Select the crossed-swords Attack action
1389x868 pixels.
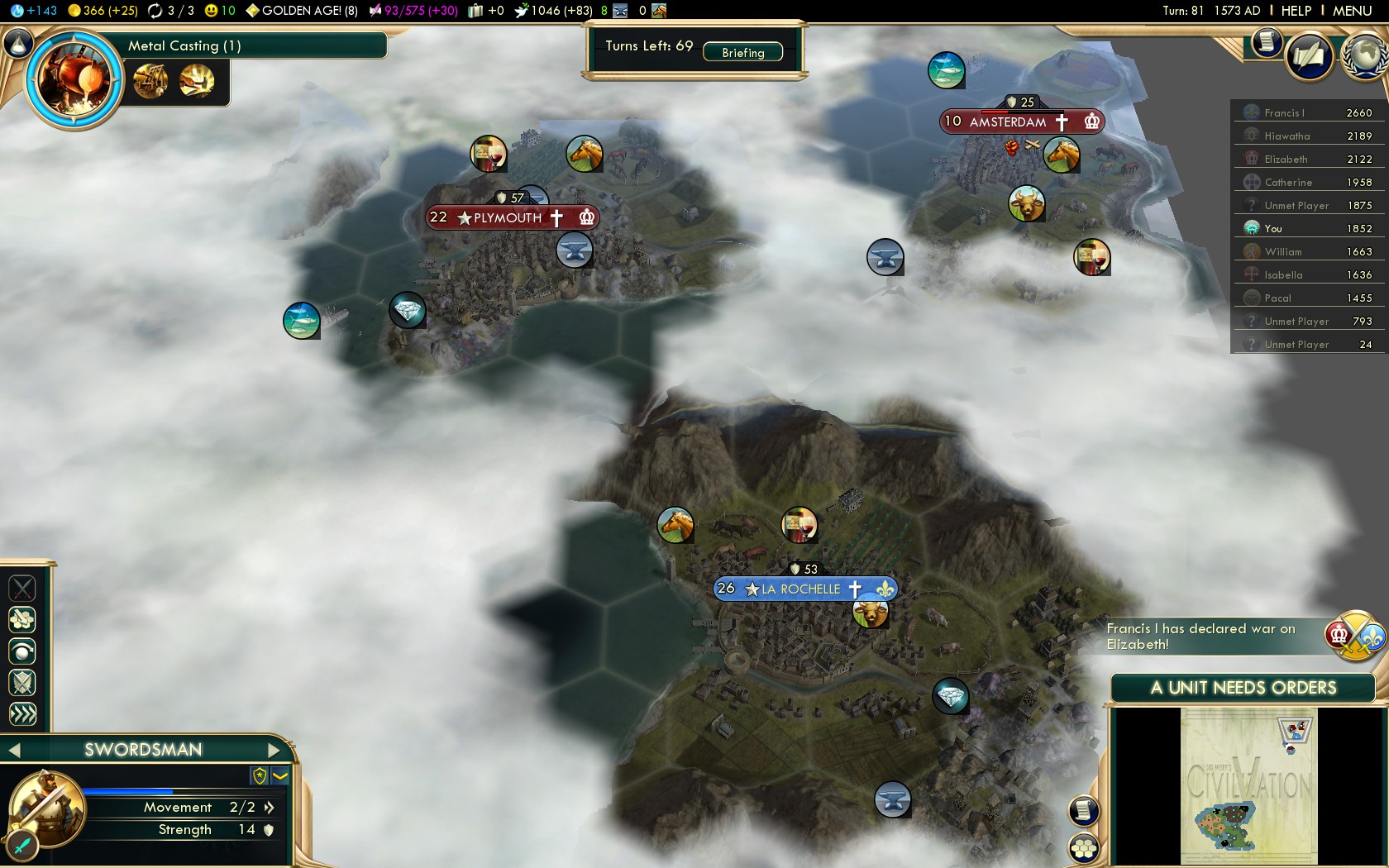pyautogui.click(x=22, y=588)
